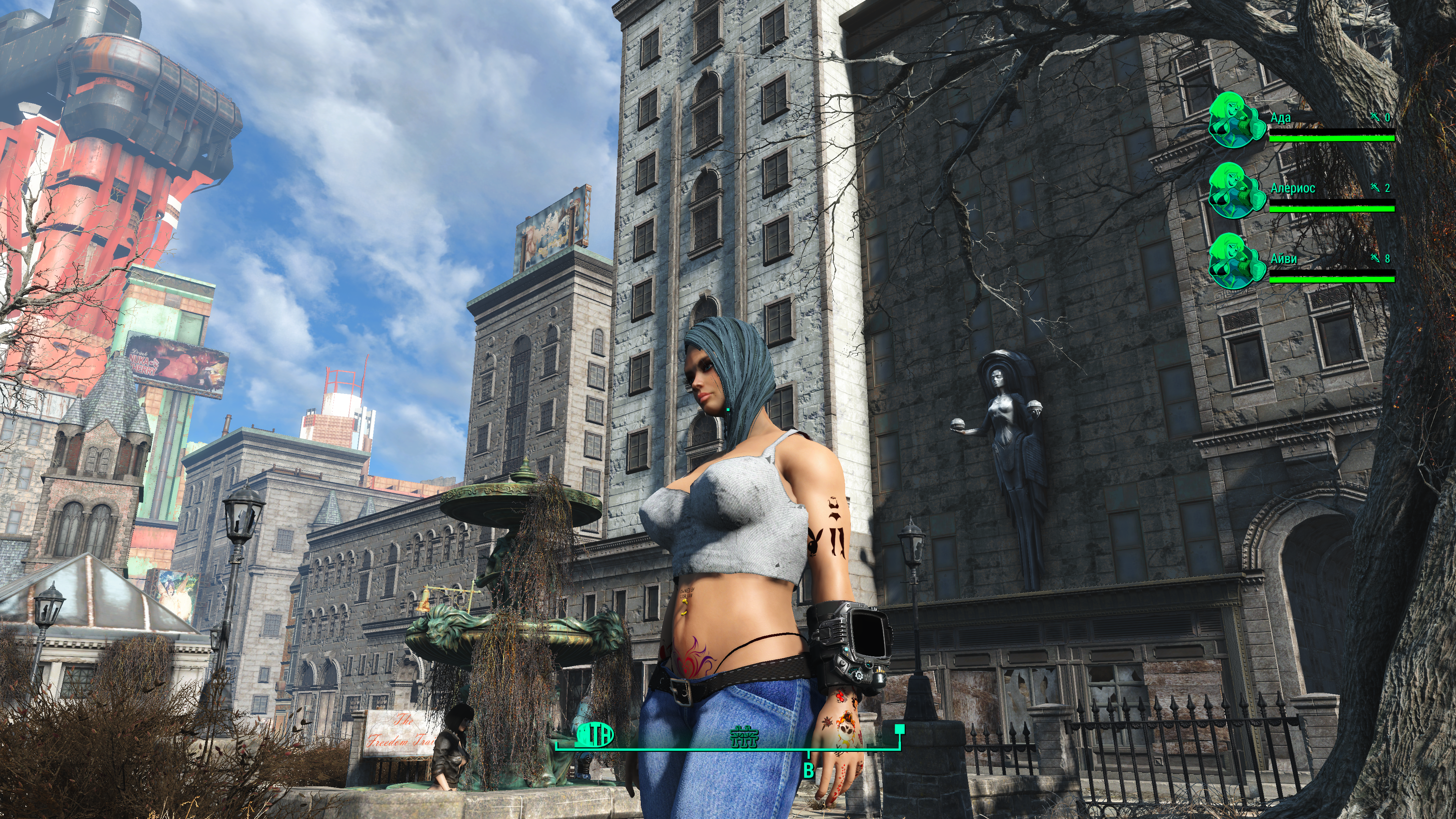Image resolution: width=1456 pixels, height=819 pixels.
Task: Click the stimpak icon beside Алериос
Action: 1375,188
